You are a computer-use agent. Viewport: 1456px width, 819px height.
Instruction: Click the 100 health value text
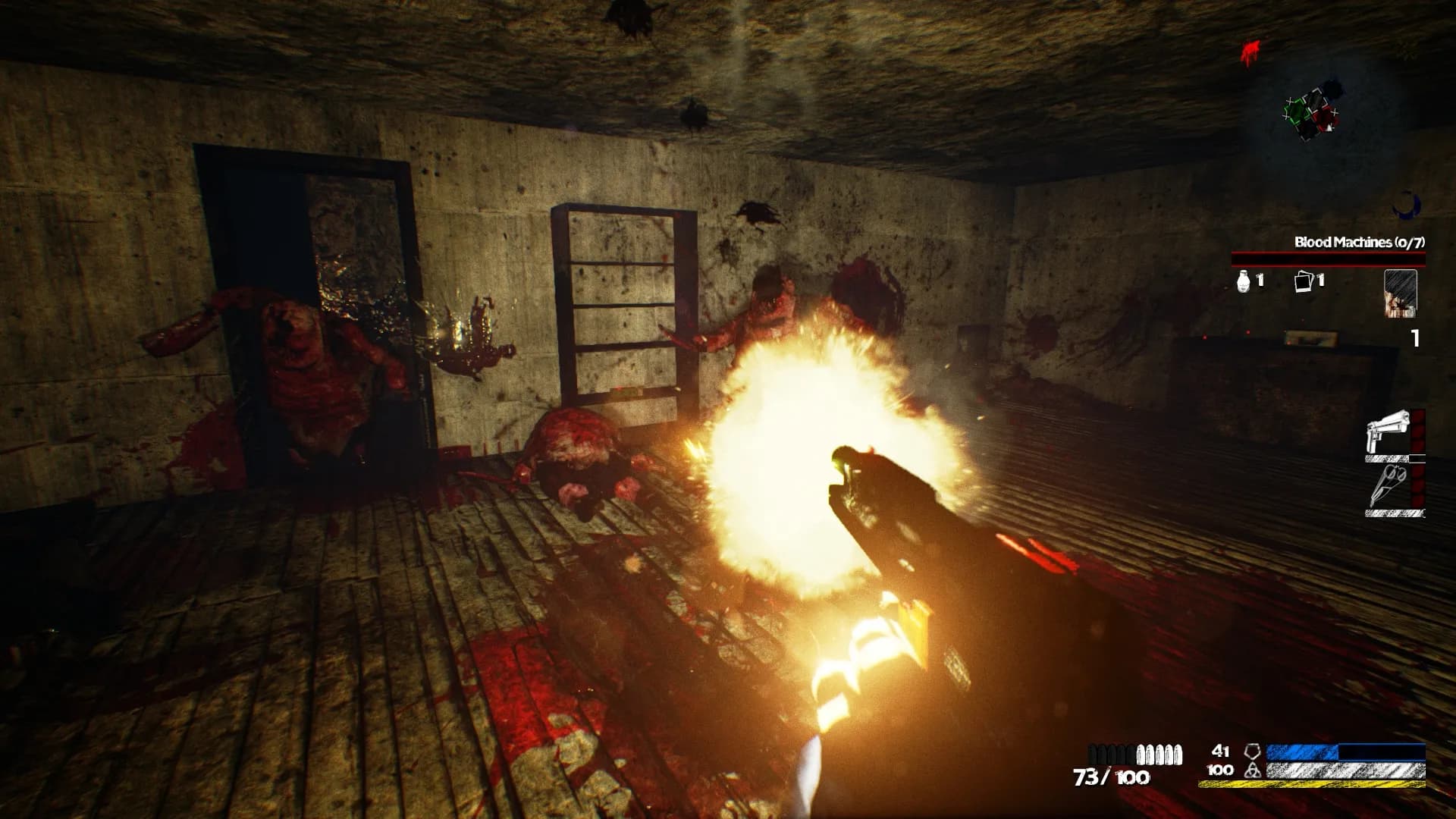coord(1219,770)
